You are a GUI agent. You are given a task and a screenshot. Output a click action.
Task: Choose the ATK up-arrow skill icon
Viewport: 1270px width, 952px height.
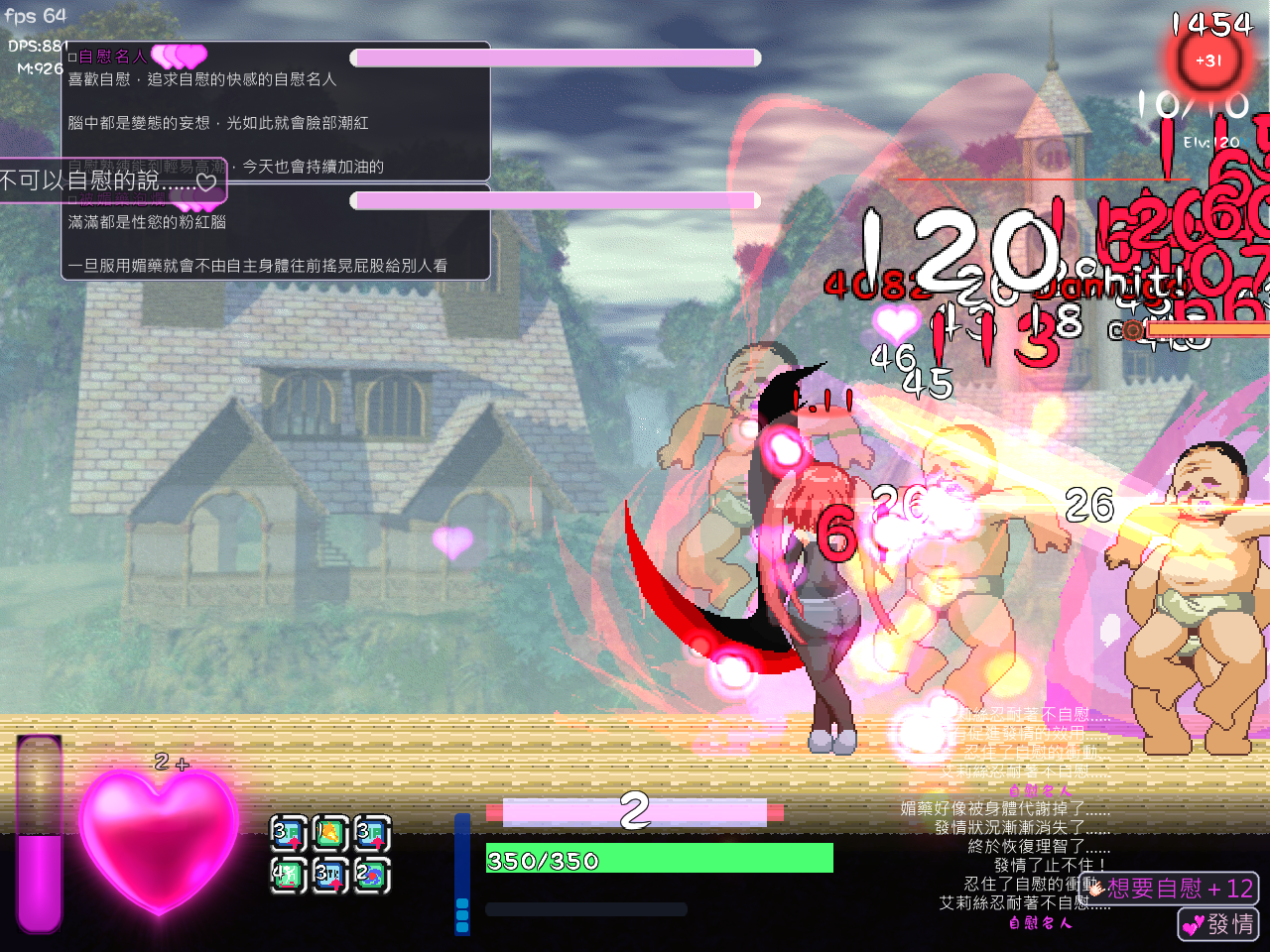point(329,876)
